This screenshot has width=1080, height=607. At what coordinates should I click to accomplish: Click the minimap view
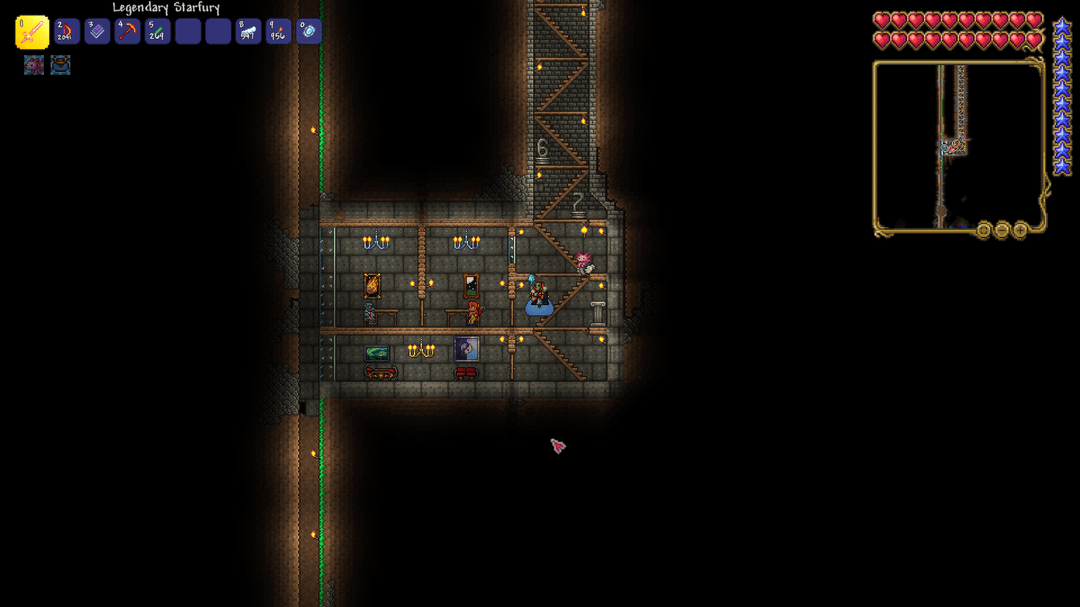coord(957,146)
